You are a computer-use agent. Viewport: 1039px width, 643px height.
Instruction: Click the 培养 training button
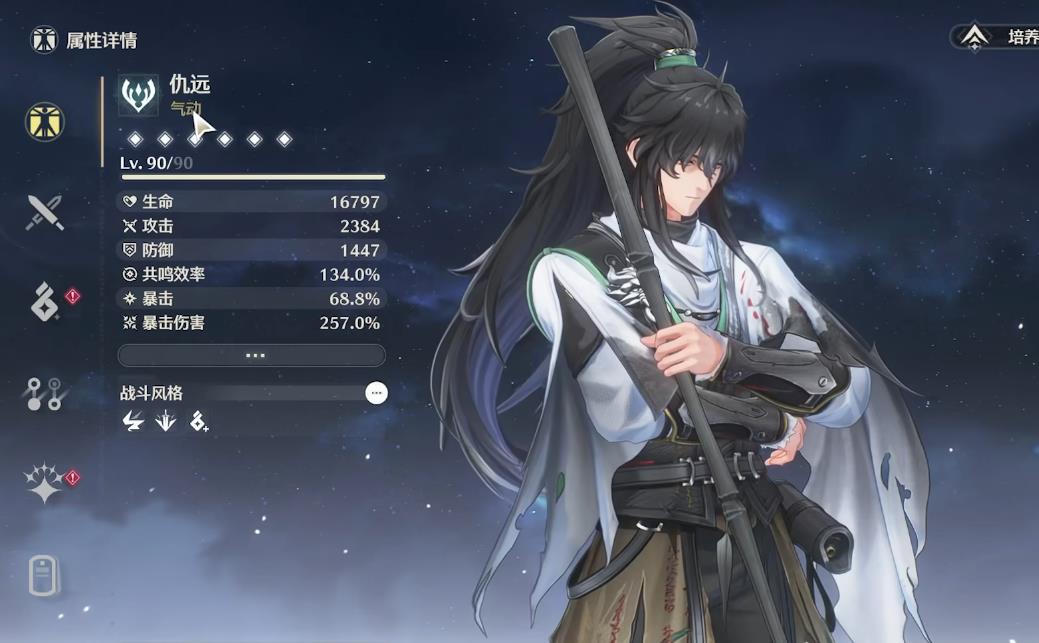click(x=996, y=37)
